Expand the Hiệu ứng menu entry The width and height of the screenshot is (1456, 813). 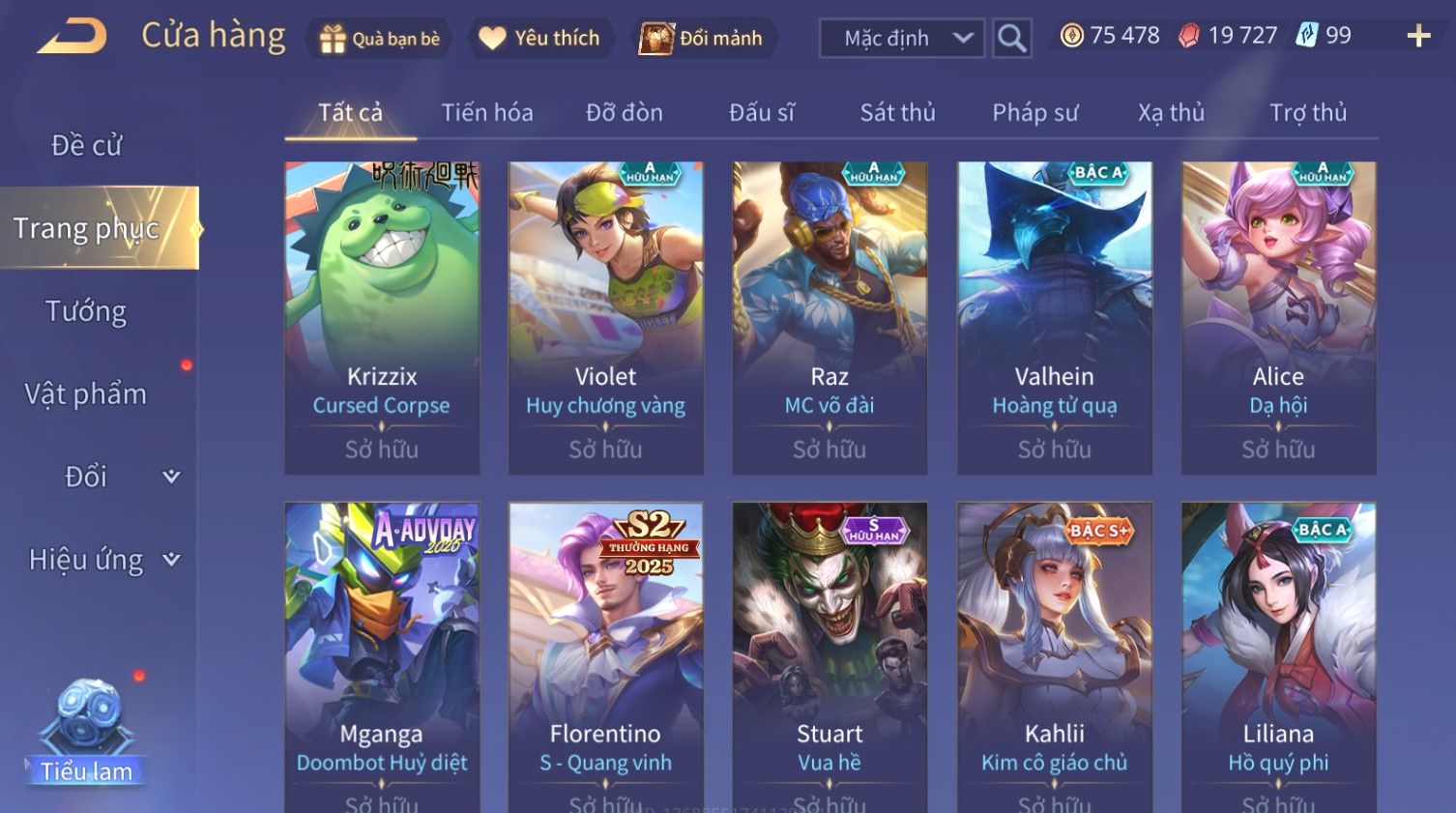[x=102, y=560]
